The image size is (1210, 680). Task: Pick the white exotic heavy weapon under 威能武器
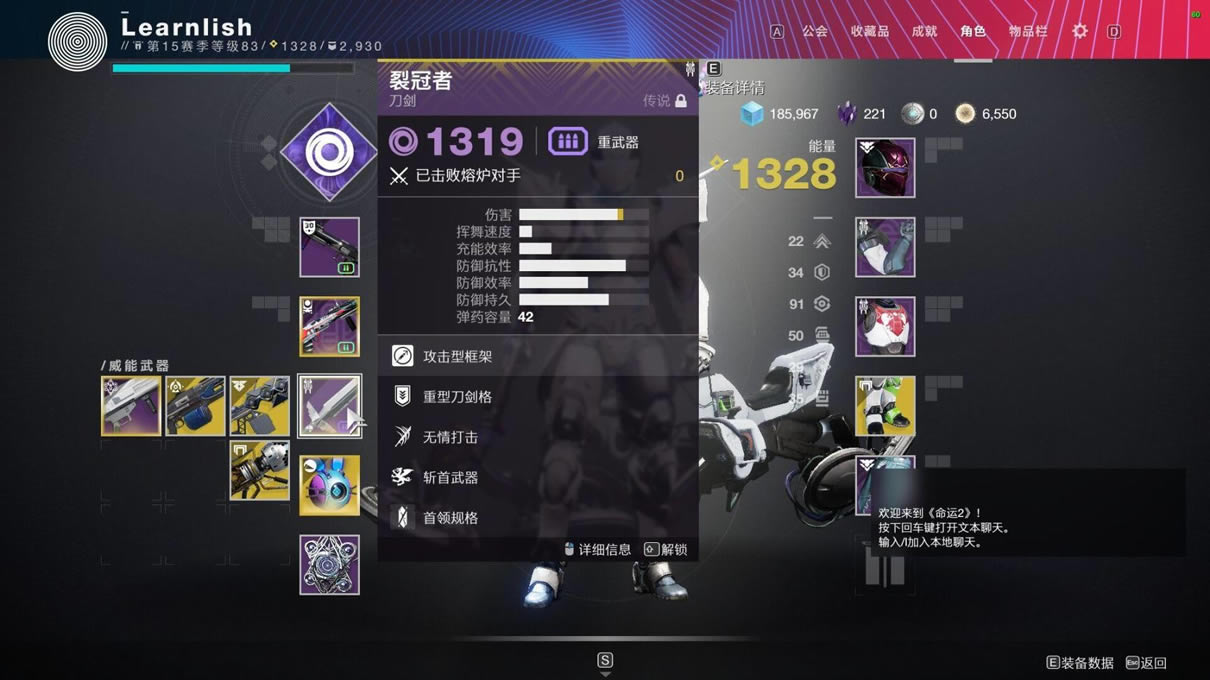pos(131,406)
